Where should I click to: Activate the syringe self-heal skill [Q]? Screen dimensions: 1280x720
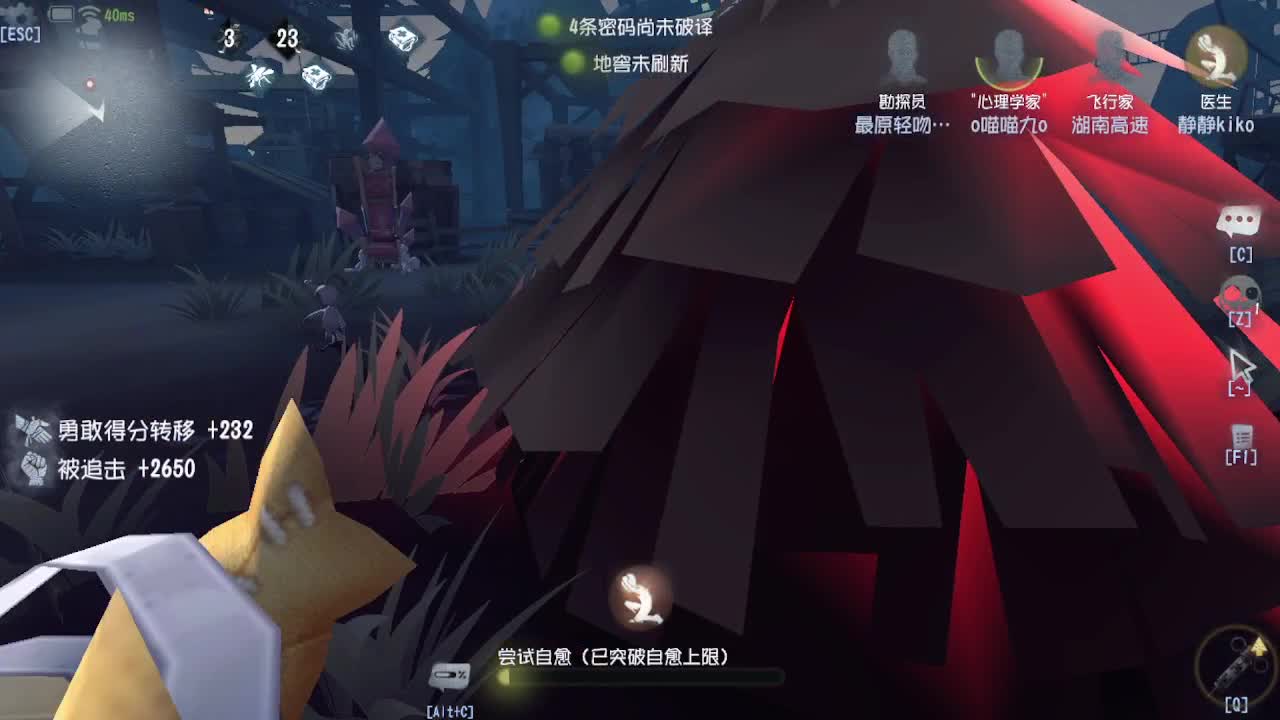point(1235,665)
